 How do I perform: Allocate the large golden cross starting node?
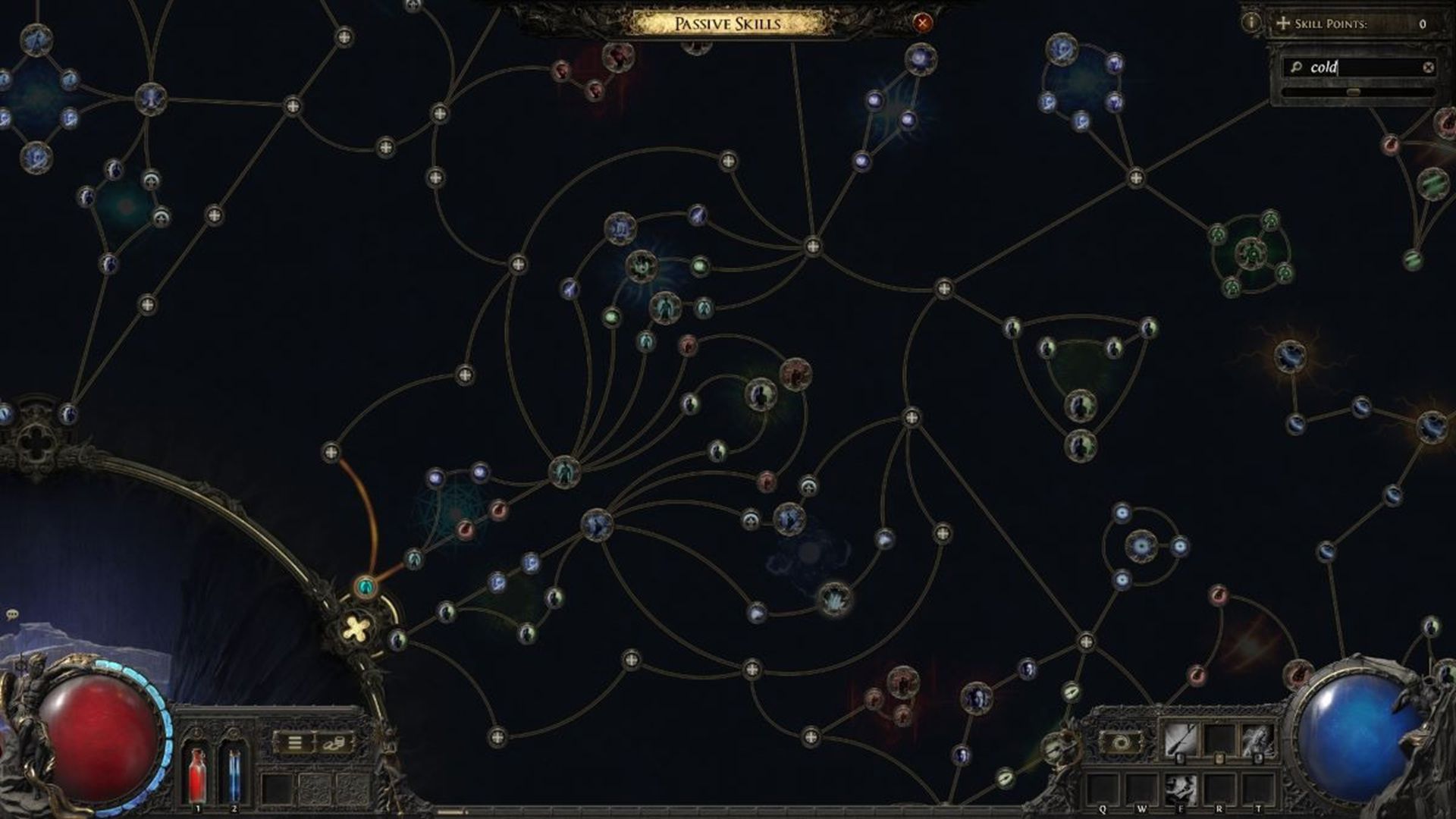coord(355,628)
